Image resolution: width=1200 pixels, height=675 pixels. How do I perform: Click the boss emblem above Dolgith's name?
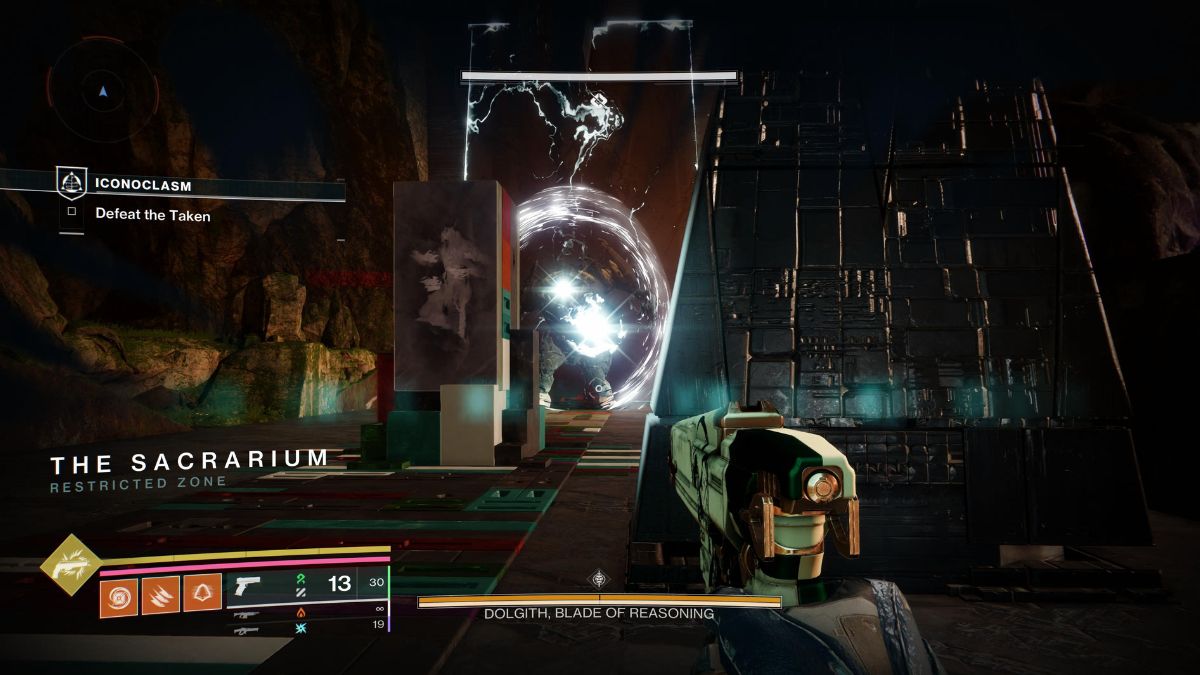pos(598,579)
